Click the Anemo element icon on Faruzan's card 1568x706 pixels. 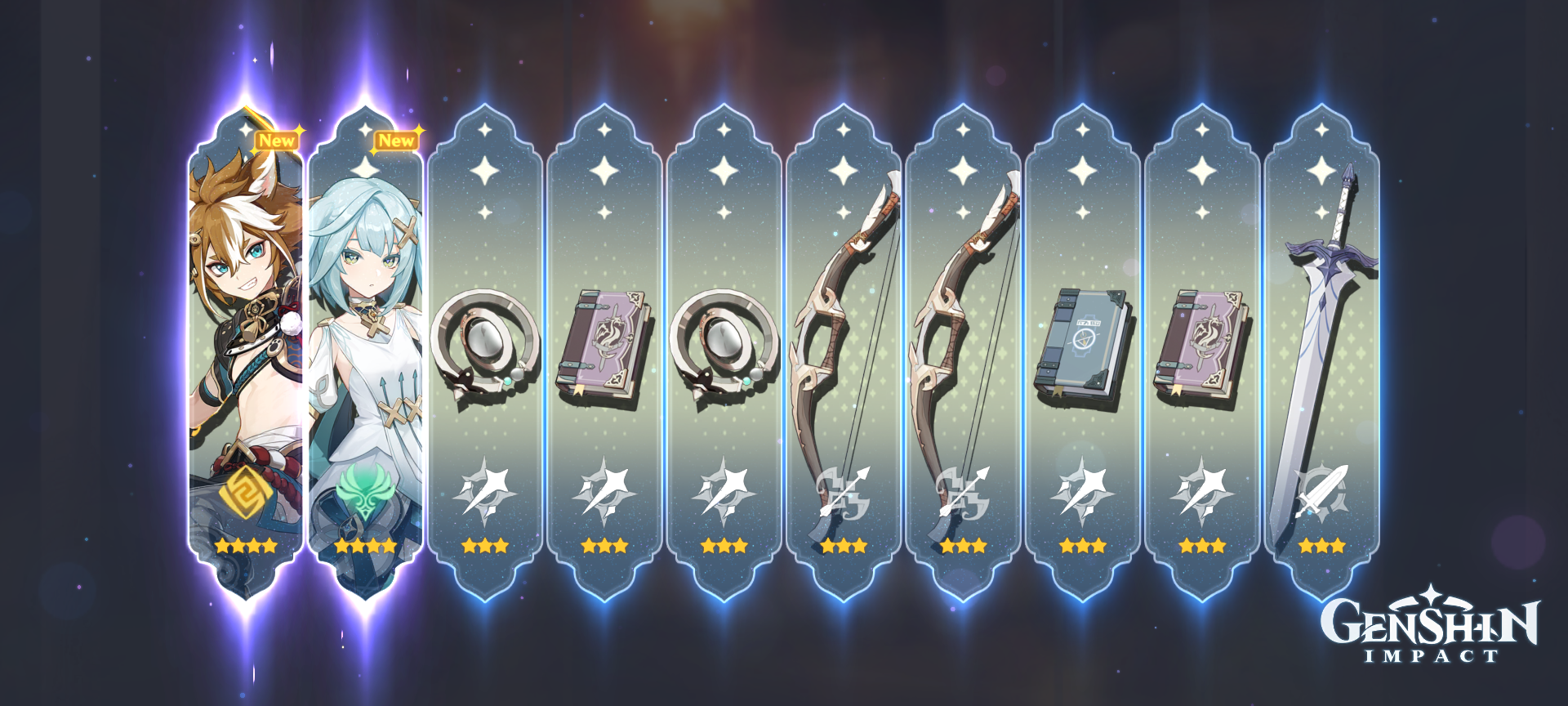coord(365,490)
